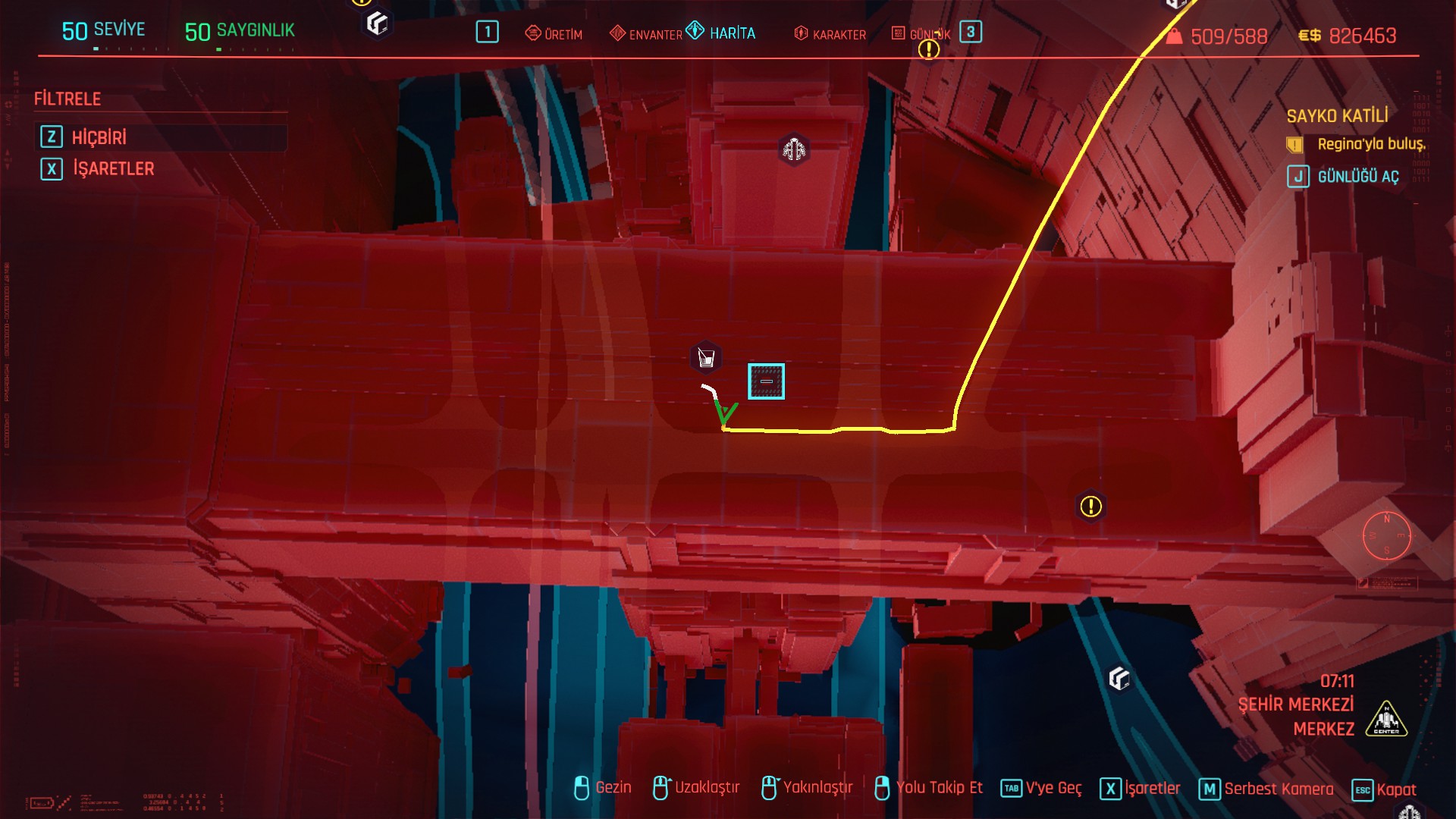This screenshot has height=819, width=1456.
Task: Switch to the ÜRETİM crafting tab
Action: coord(554,34)
